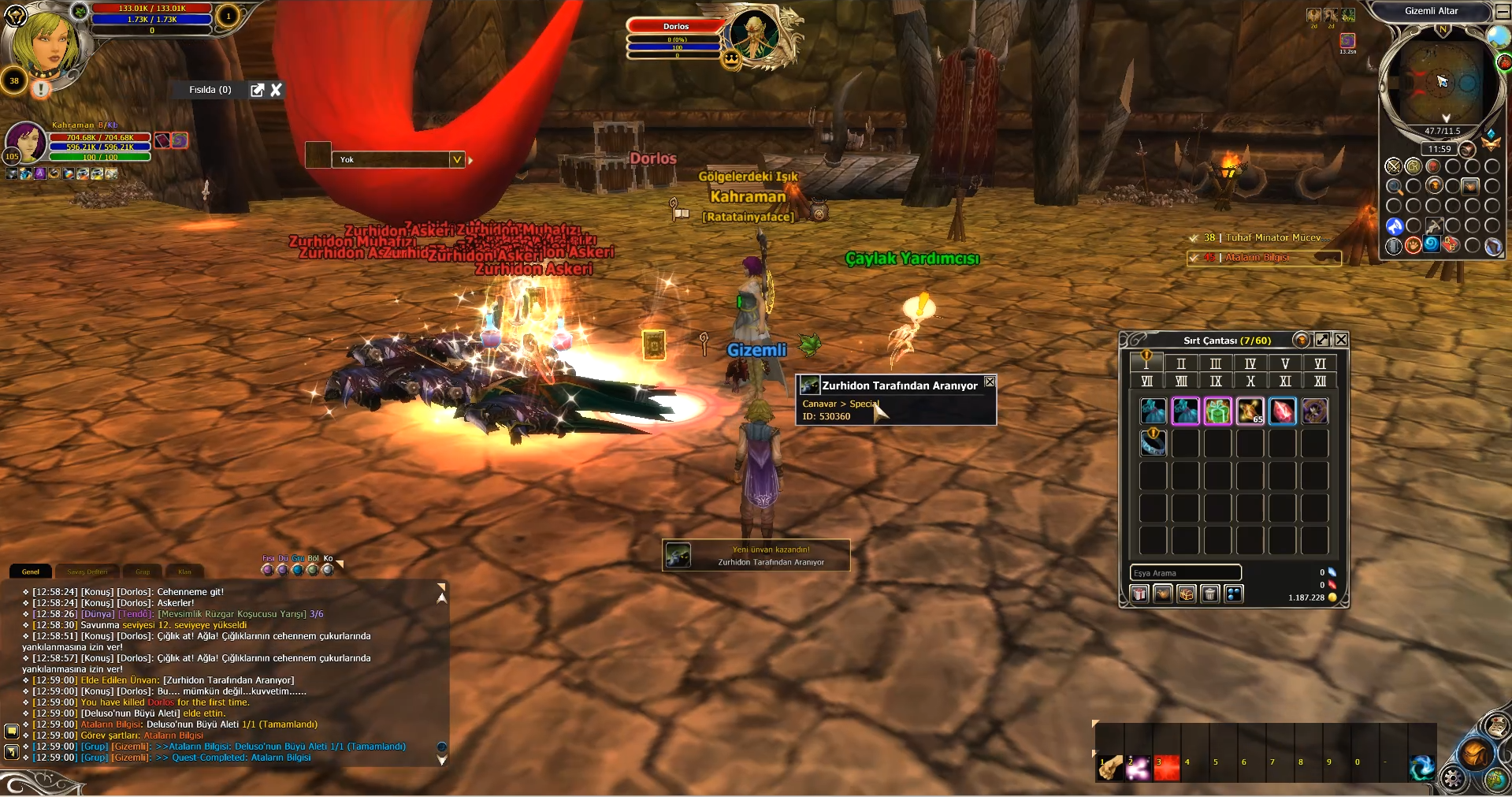Select the red crystal item slot

(1282, 411)
